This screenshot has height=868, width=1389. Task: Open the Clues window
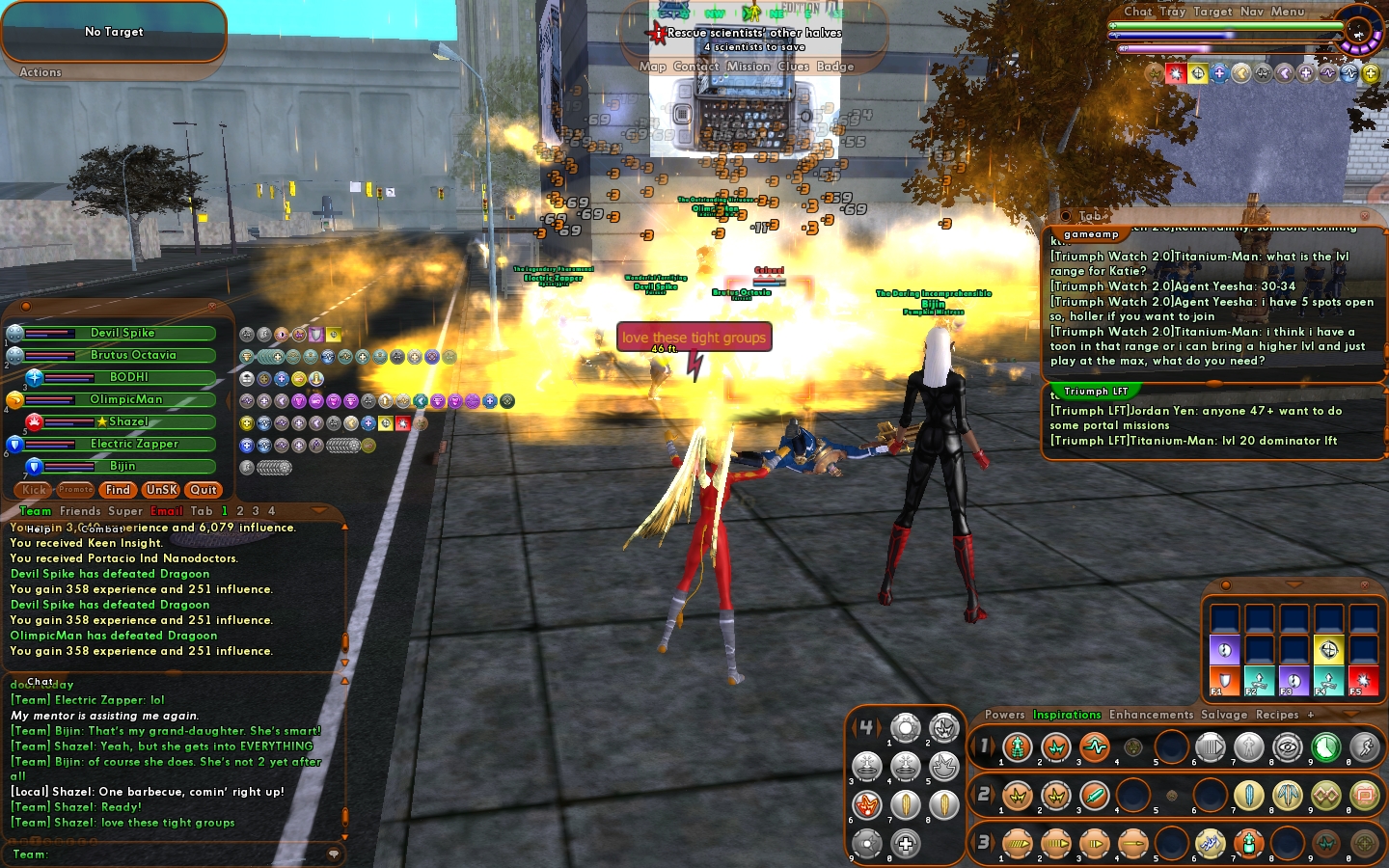pos(794,67)
